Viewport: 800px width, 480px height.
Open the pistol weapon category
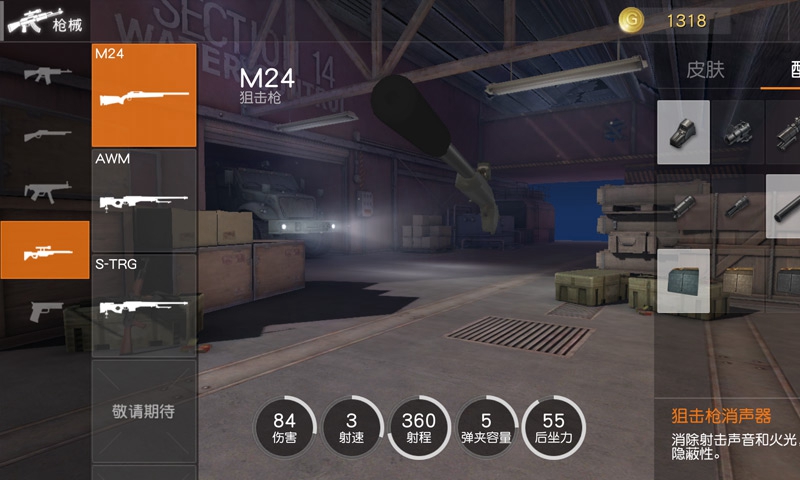click(45, 309)
